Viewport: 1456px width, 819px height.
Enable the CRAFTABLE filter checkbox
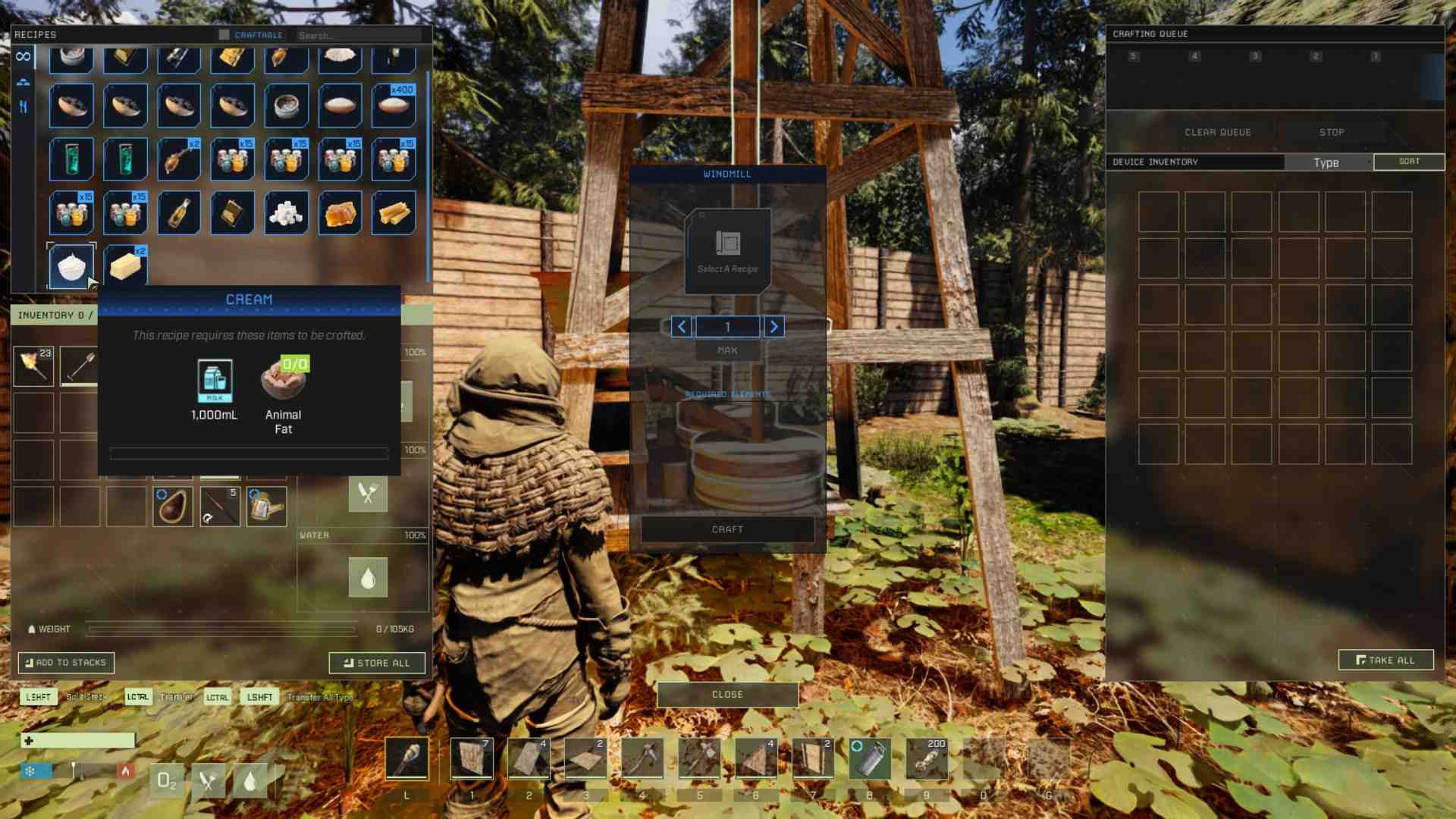[223, 34]
